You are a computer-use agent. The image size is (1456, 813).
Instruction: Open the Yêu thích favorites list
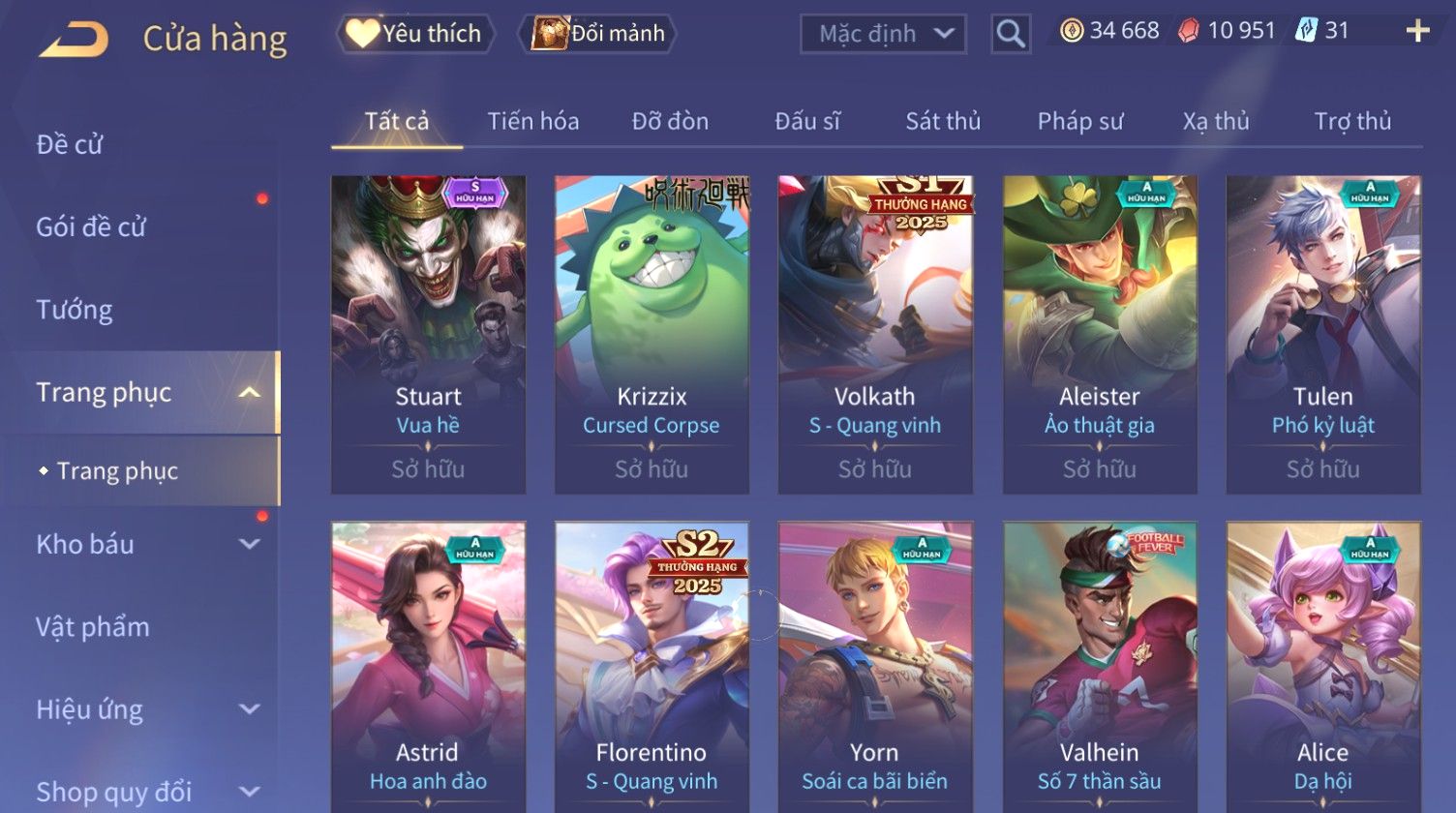pos(415,34)
